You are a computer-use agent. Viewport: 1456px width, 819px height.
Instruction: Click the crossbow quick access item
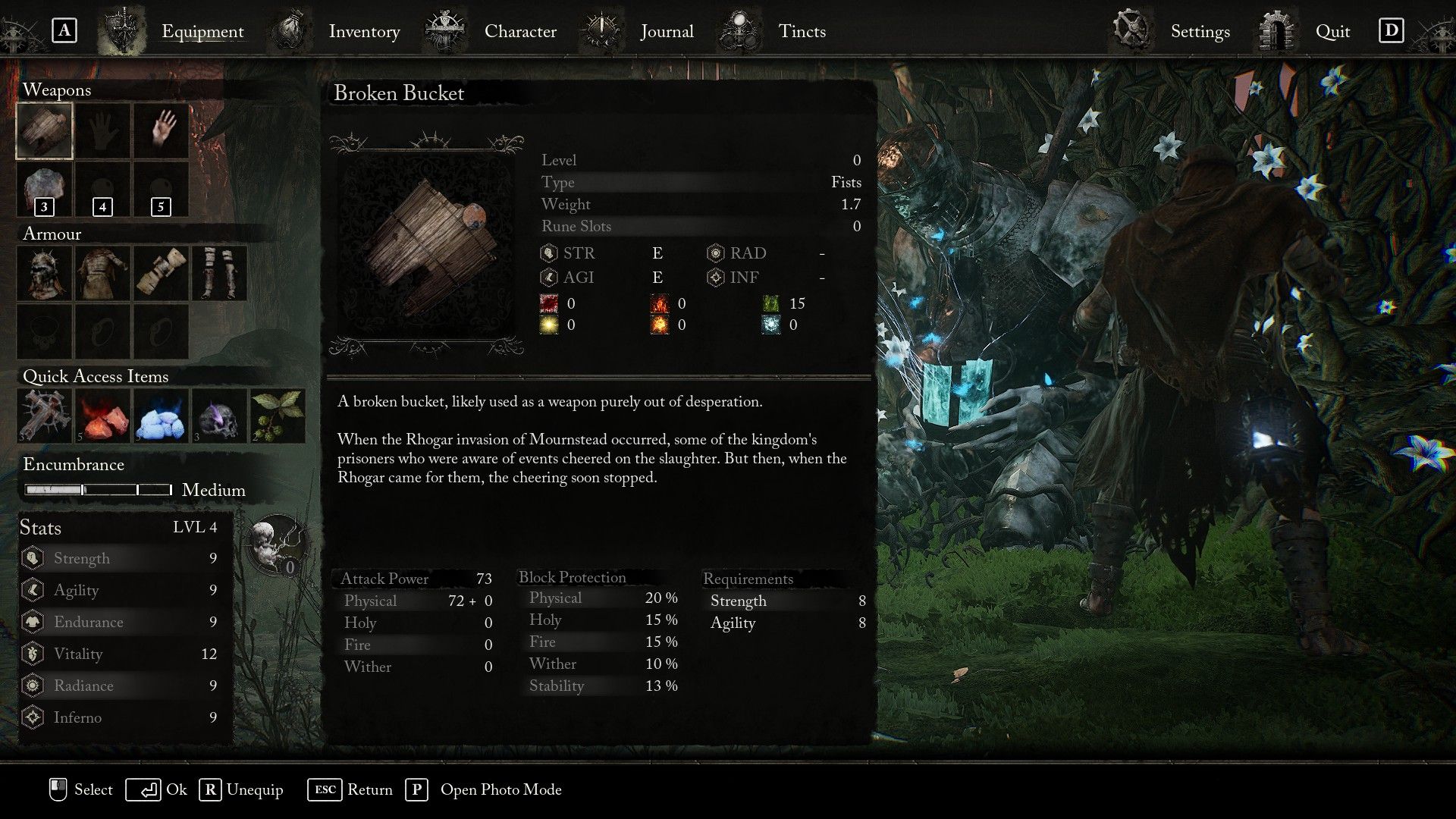click(x=43, y=414)
